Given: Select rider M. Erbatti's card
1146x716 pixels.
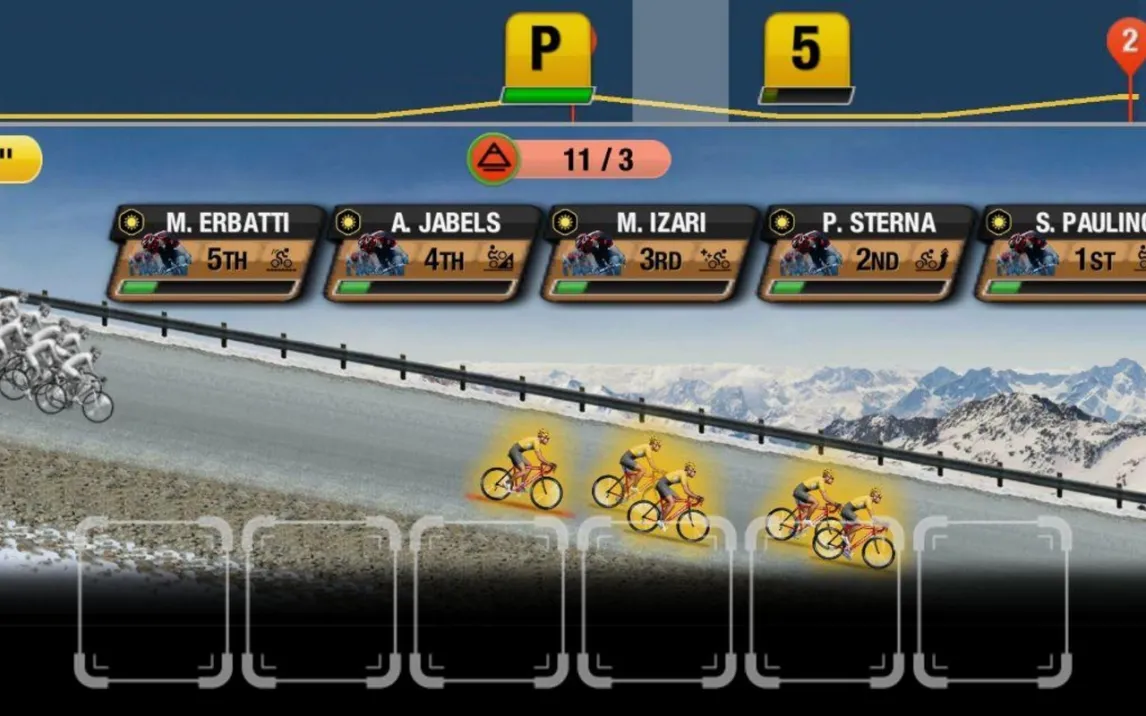Looking at the screenshot, I should 216,254.
